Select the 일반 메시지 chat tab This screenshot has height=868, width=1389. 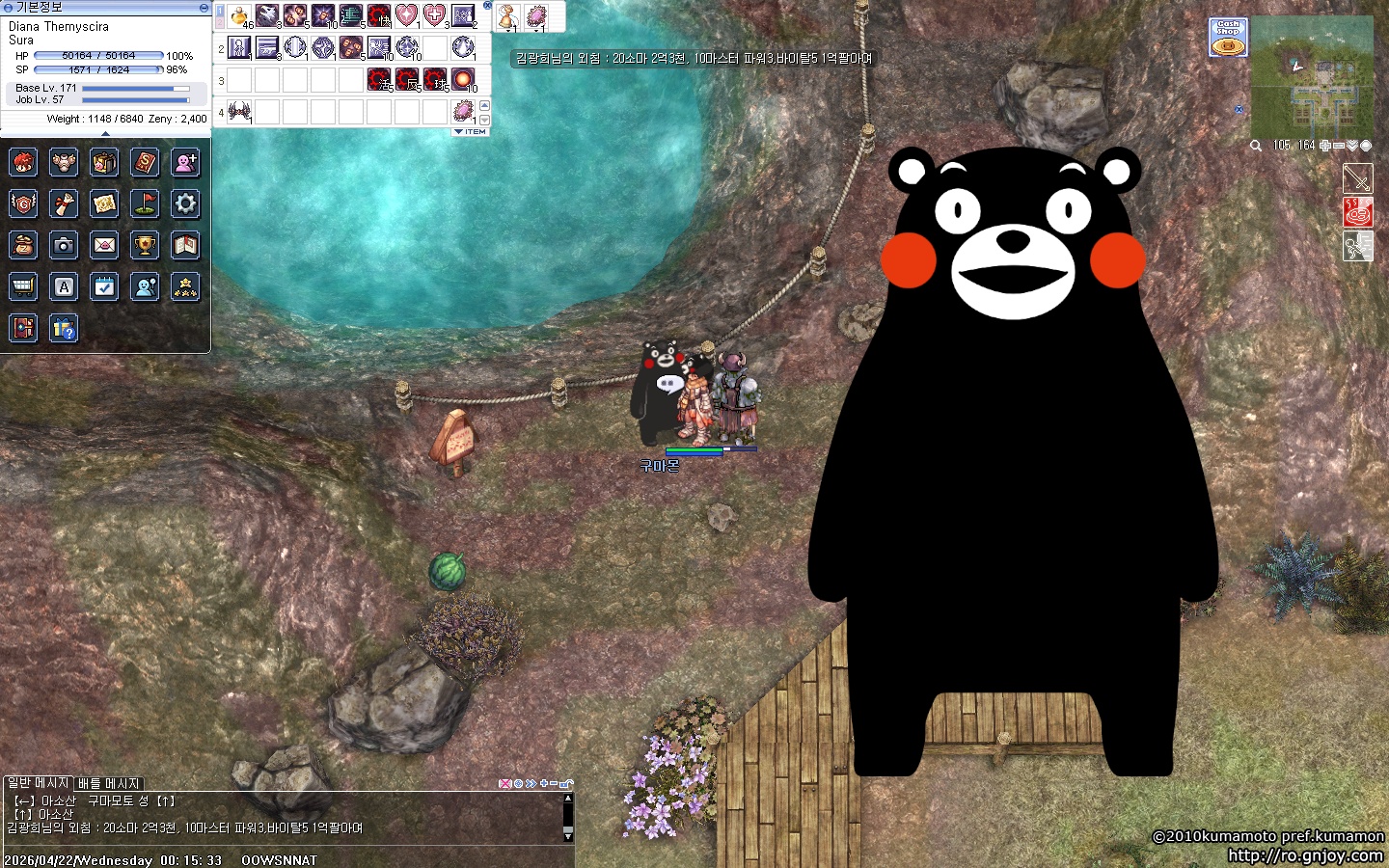click(39, 783)
